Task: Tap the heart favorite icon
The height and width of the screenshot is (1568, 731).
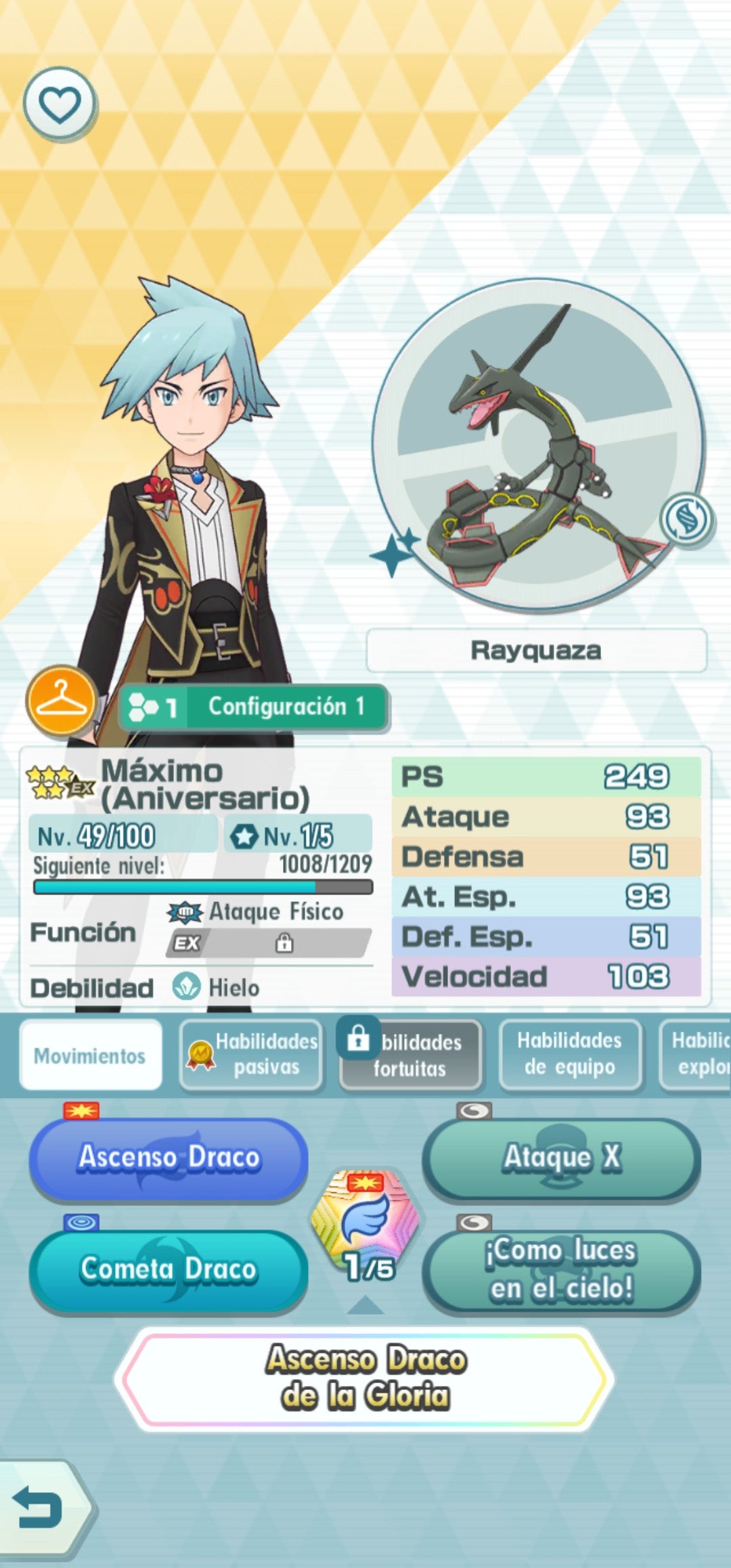Action: pos(60,104)
